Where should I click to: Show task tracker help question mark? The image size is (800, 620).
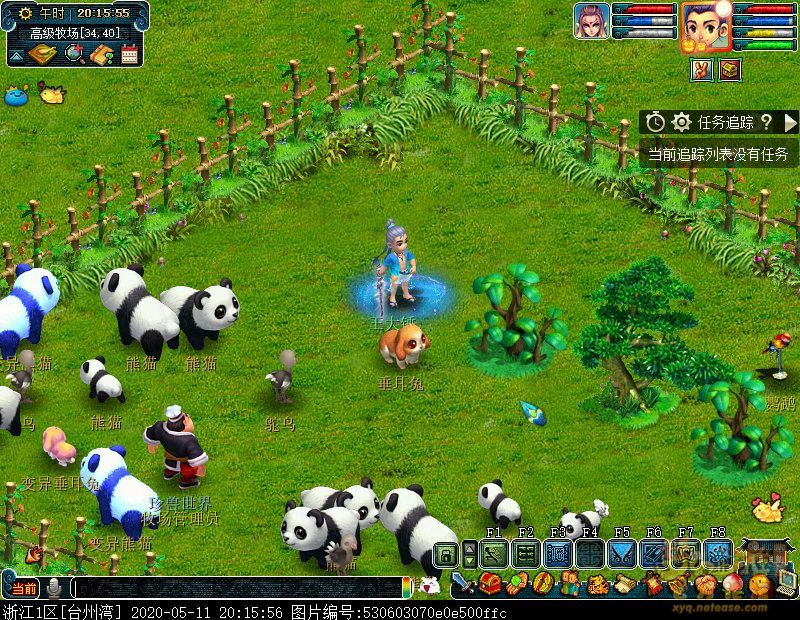click(x=766, y=122)
